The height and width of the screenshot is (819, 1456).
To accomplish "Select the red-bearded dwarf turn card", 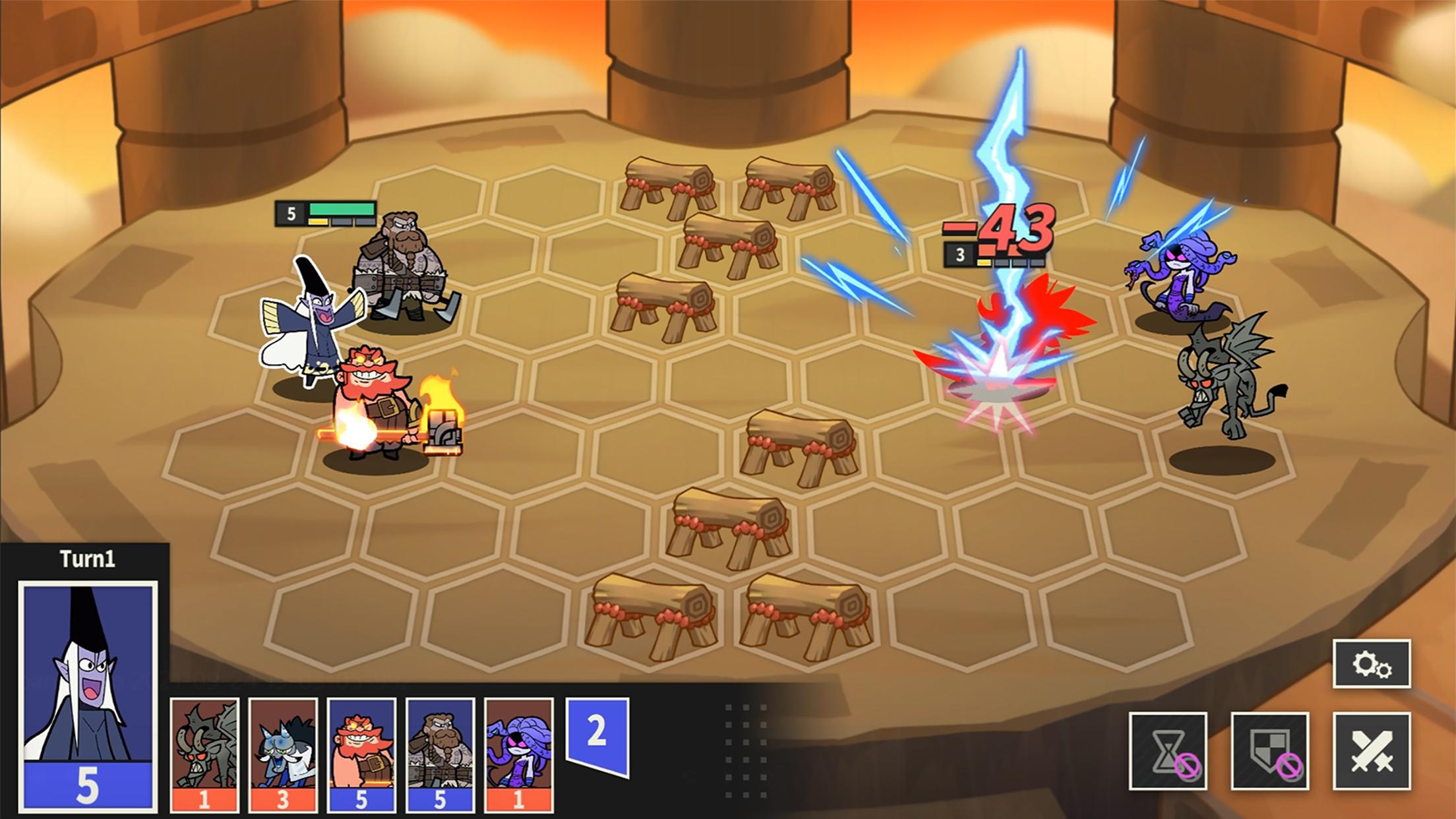I will (361, 755).
